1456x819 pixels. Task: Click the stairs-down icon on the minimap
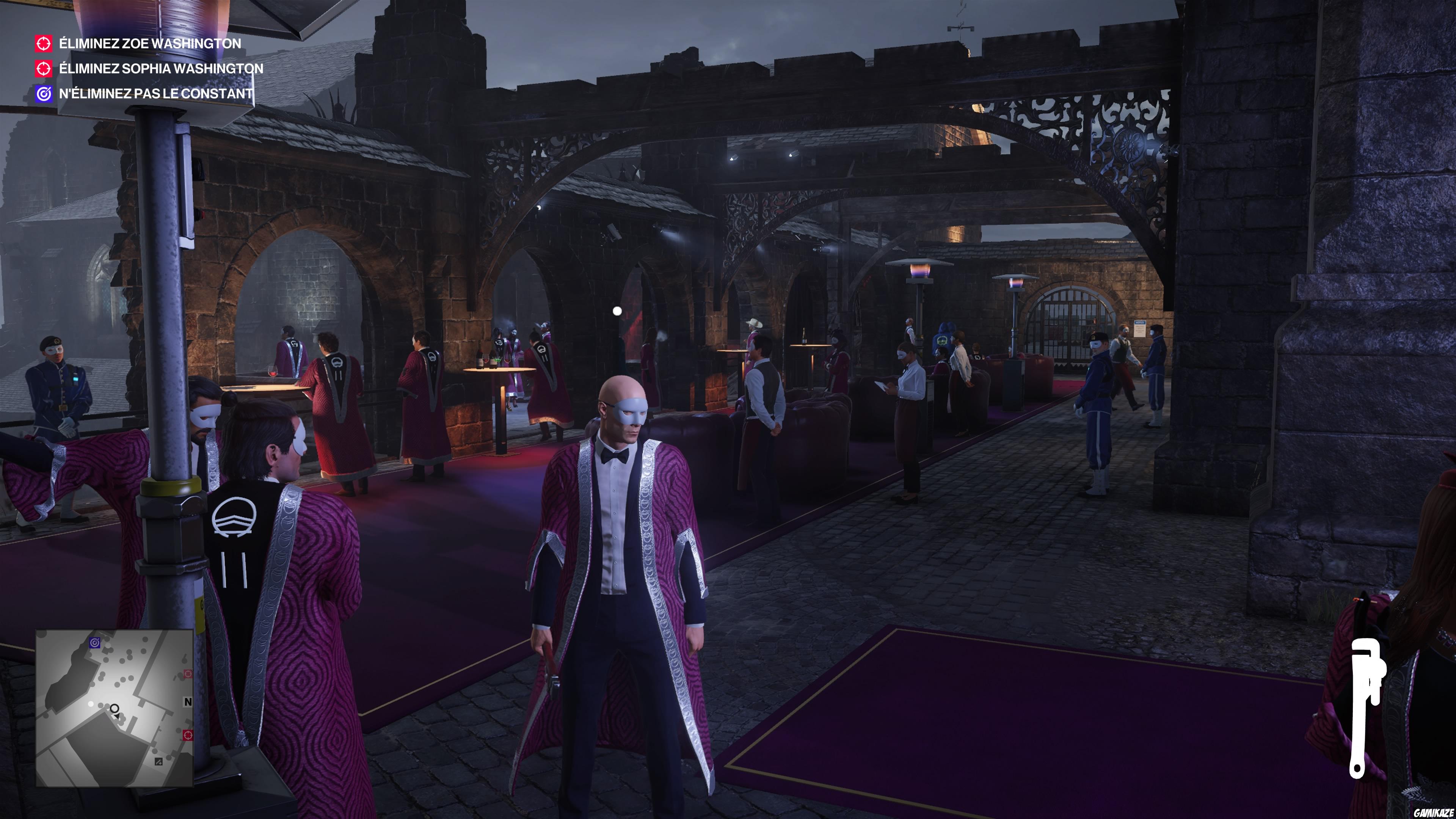tap(159, 762)
